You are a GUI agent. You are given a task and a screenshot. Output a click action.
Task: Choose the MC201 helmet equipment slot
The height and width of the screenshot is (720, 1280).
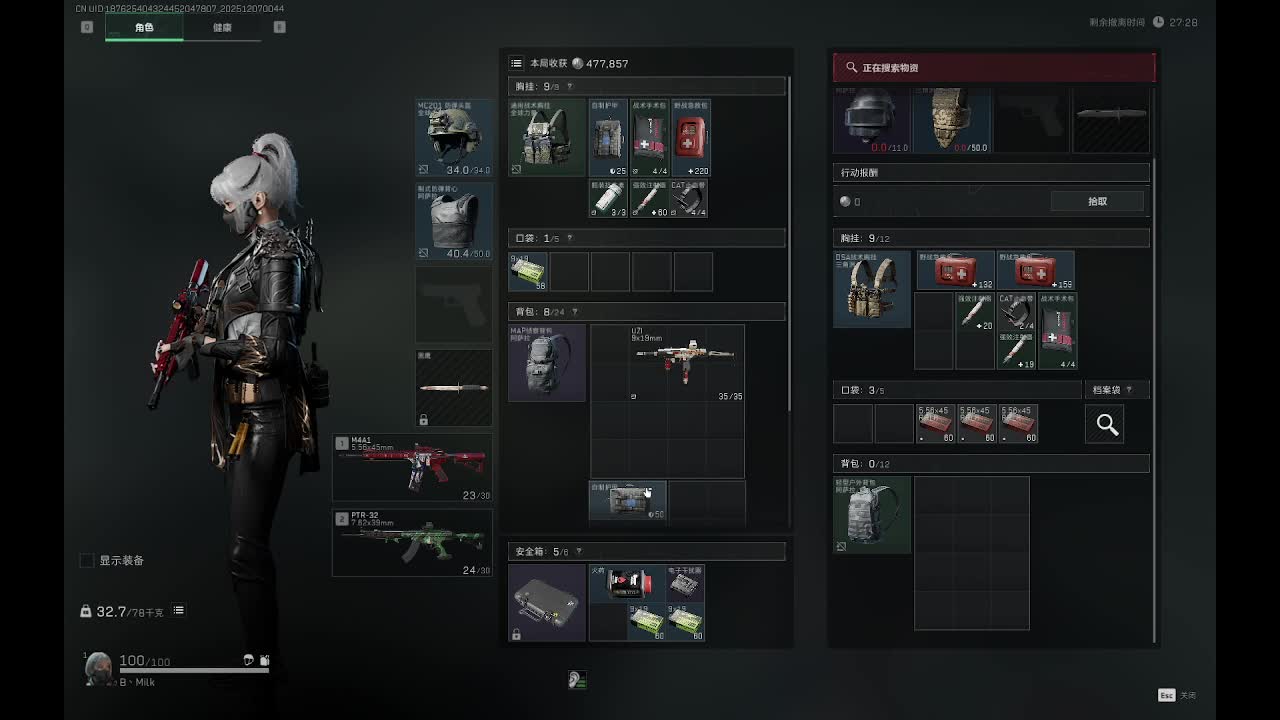tap(454, 138)
